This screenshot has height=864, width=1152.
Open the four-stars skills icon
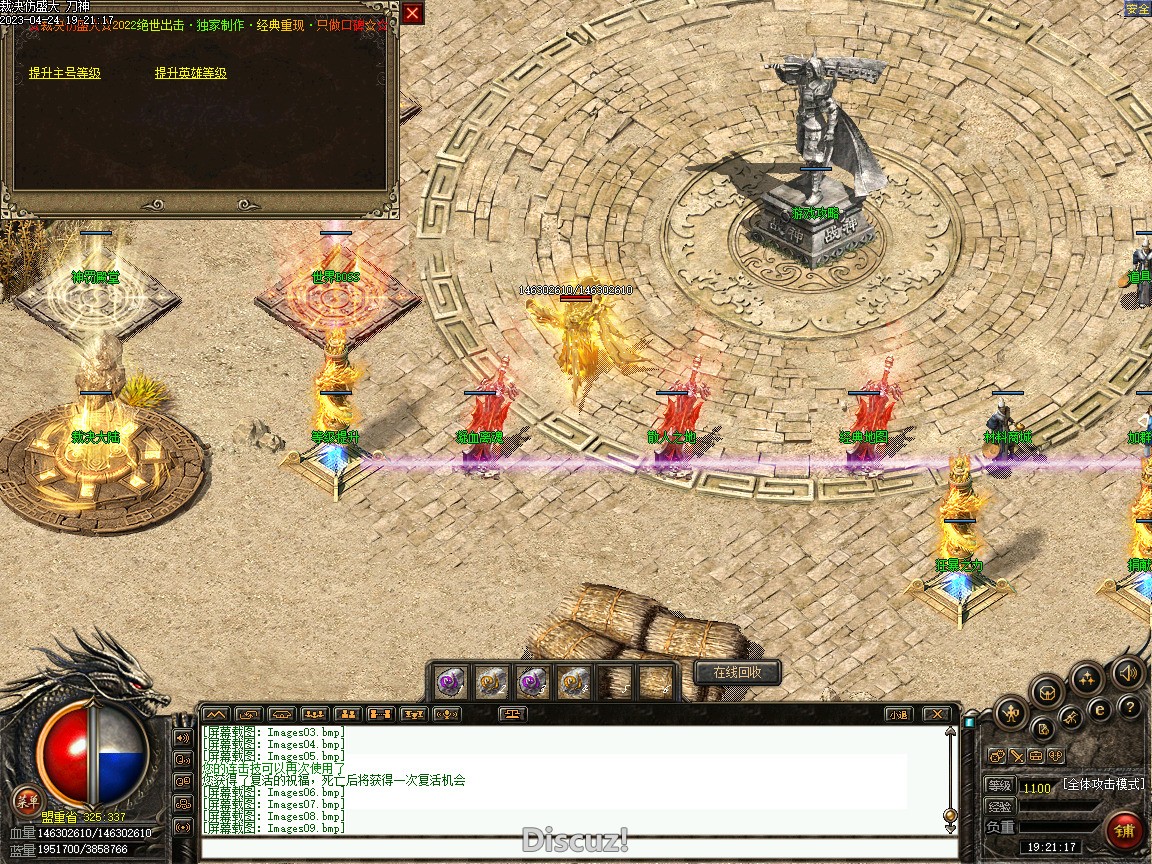(x=1087, y=680)
